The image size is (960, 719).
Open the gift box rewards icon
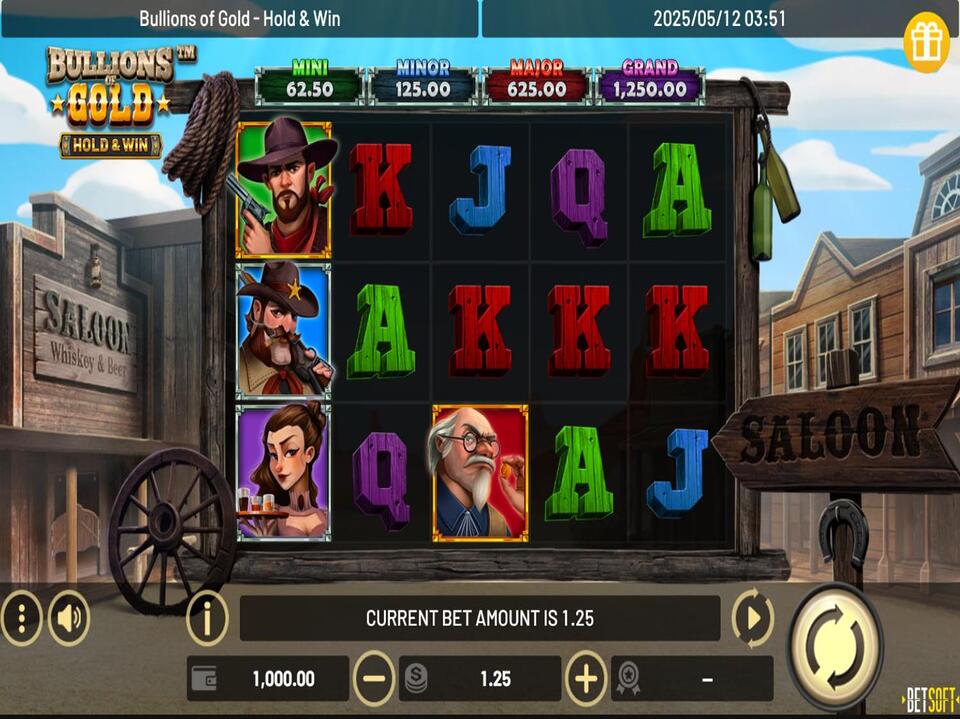[x=926, y=42]
